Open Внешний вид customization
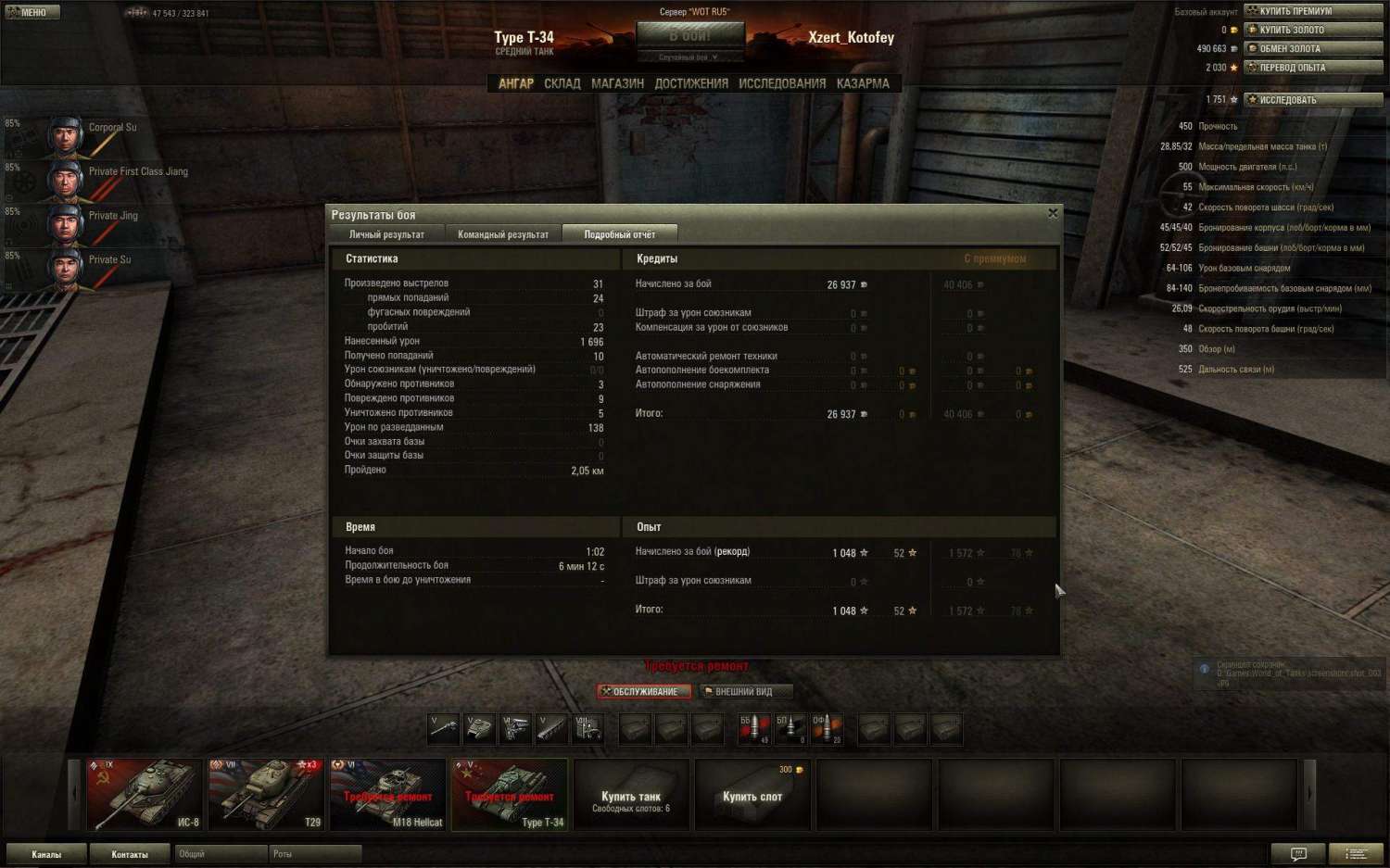The width and height of the screenshot is (1390, 868). pyautogui.click(x=746, y=691)
